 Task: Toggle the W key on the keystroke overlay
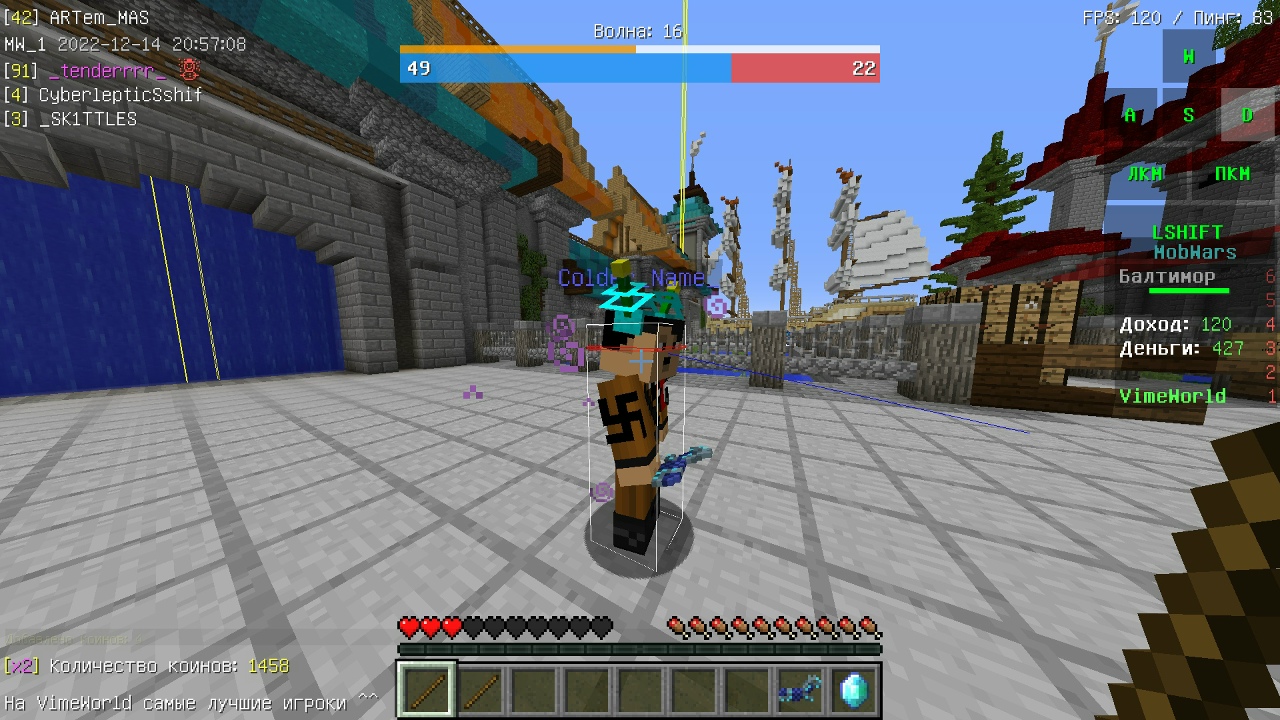pos(1188,56)
